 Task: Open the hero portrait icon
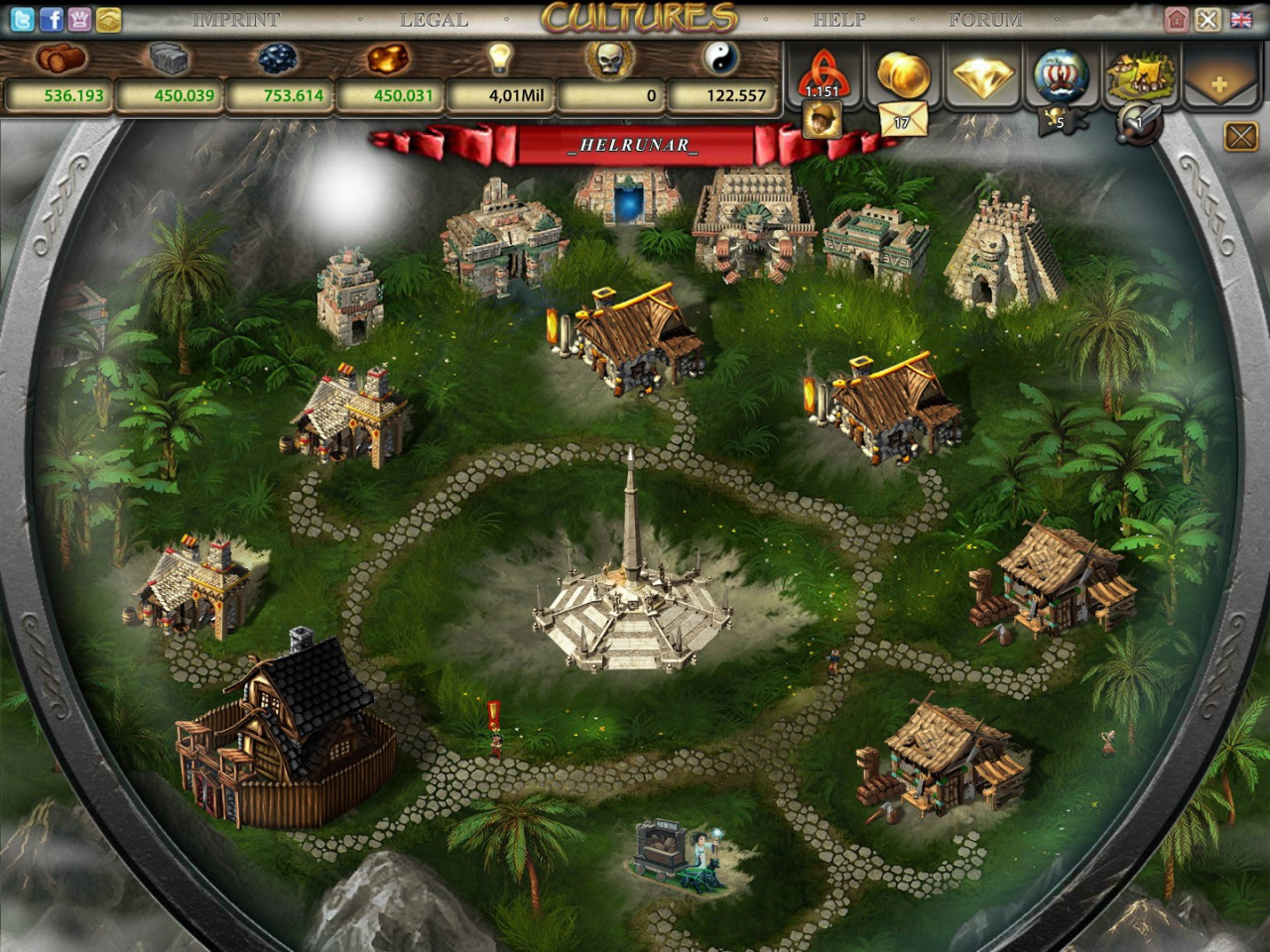click(823, 121)
